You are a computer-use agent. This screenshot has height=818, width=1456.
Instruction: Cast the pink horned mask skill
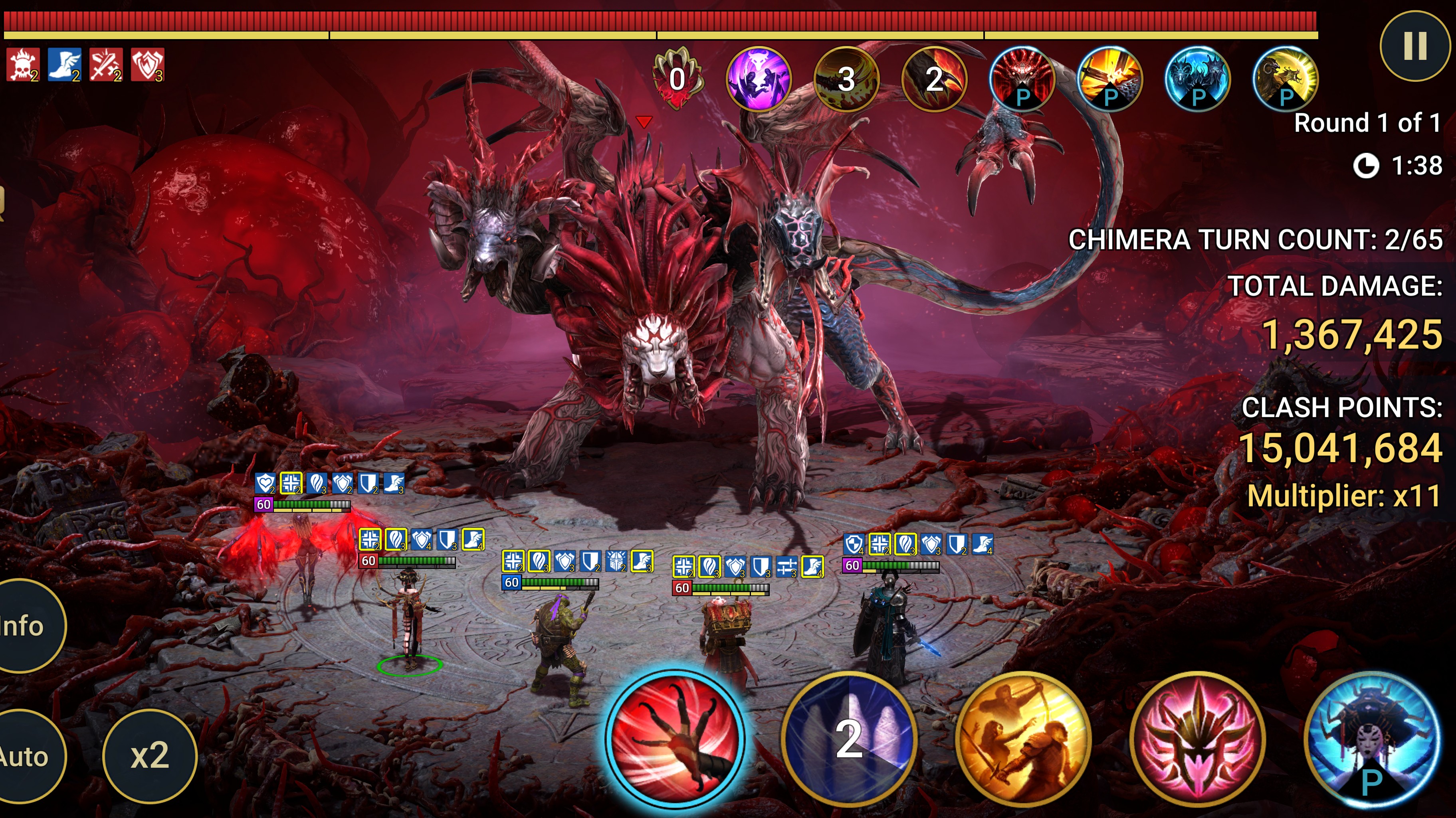(1197, 738)
